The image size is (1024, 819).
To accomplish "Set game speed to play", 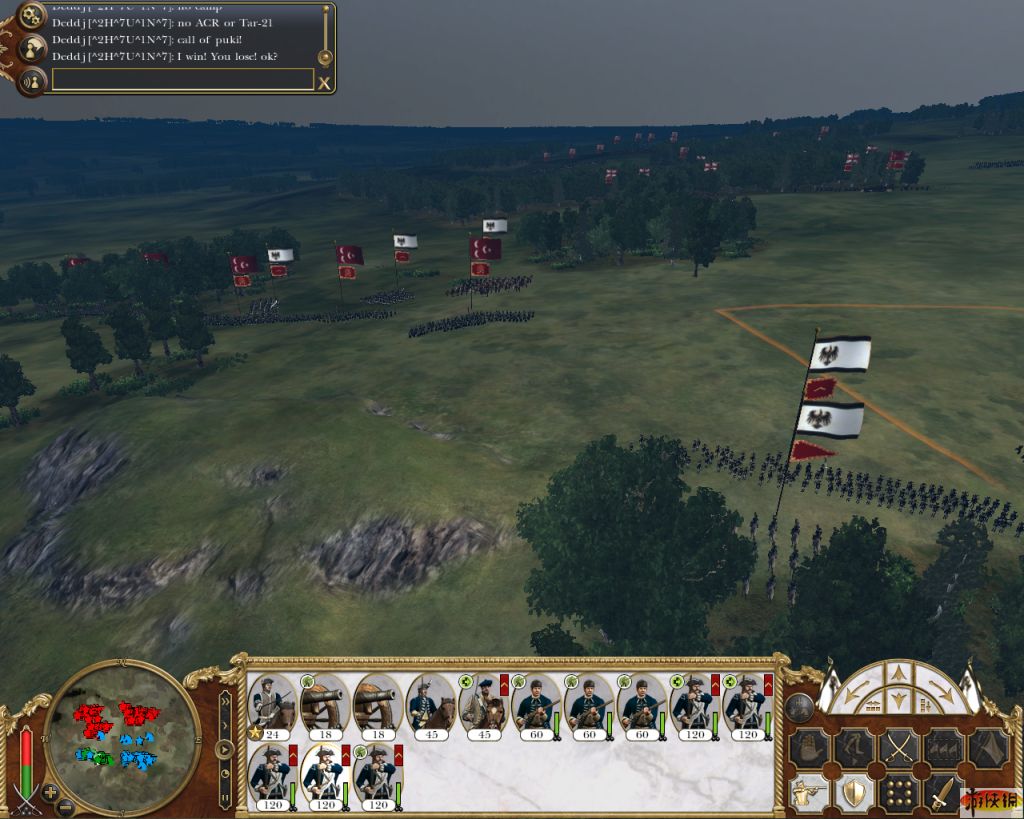I will (225, 747).
